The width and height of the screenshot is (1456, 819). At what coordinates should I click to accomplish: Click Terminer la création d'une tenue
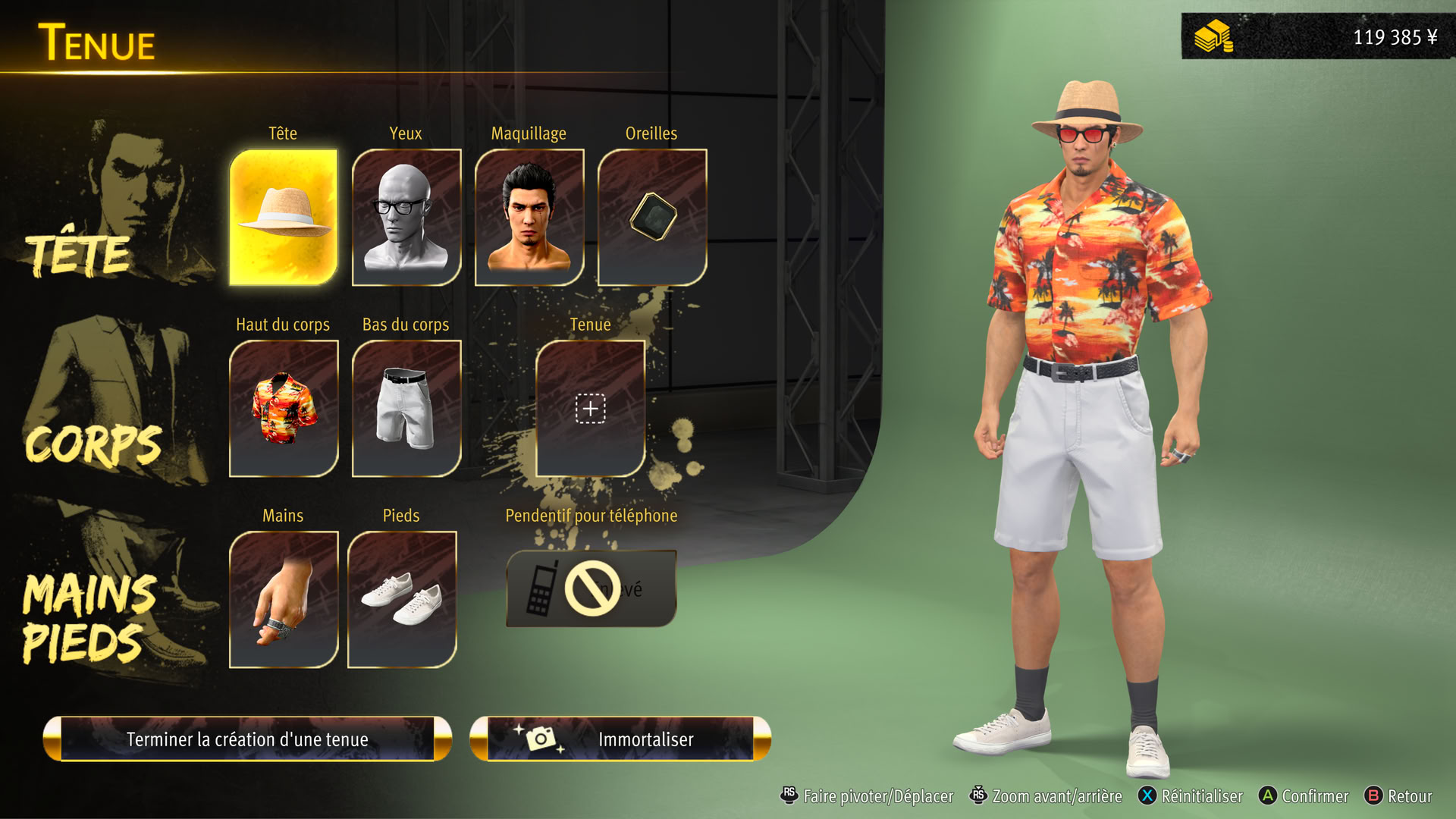click(x=247, y=739)
